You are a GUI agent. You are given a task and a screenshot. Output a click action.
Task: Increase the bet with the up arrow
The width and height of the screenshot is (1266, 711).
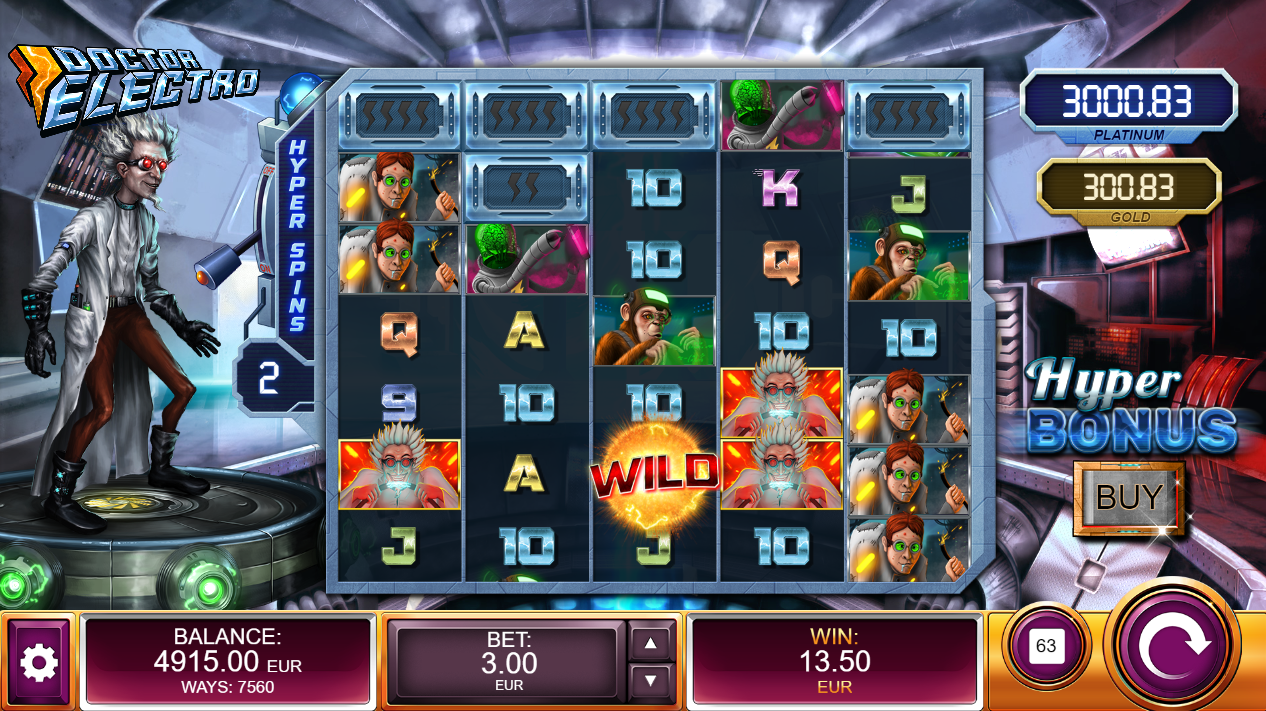[651, 643]
